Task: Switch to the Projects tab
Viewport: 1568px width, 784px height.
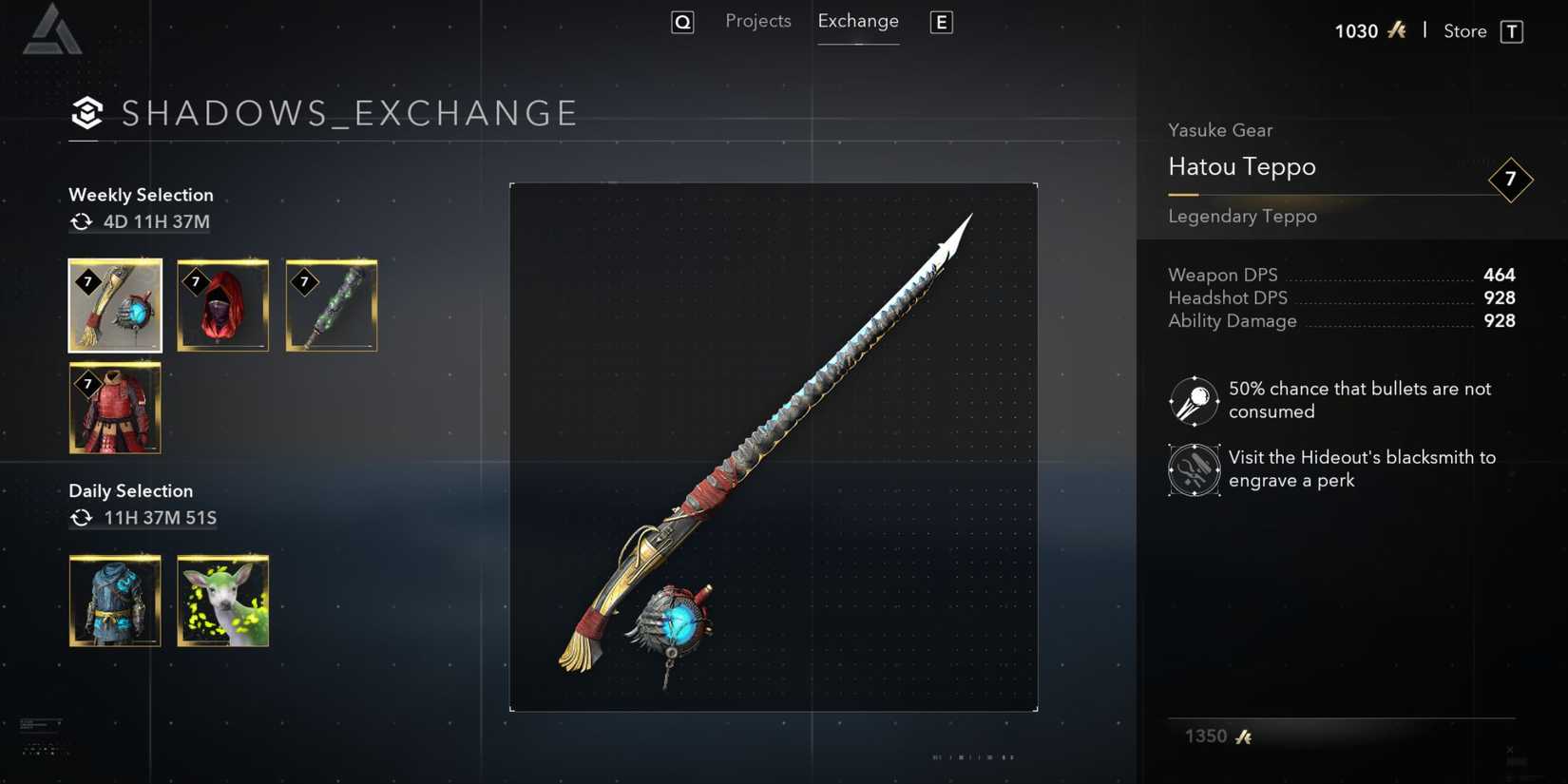Action: 757,20
